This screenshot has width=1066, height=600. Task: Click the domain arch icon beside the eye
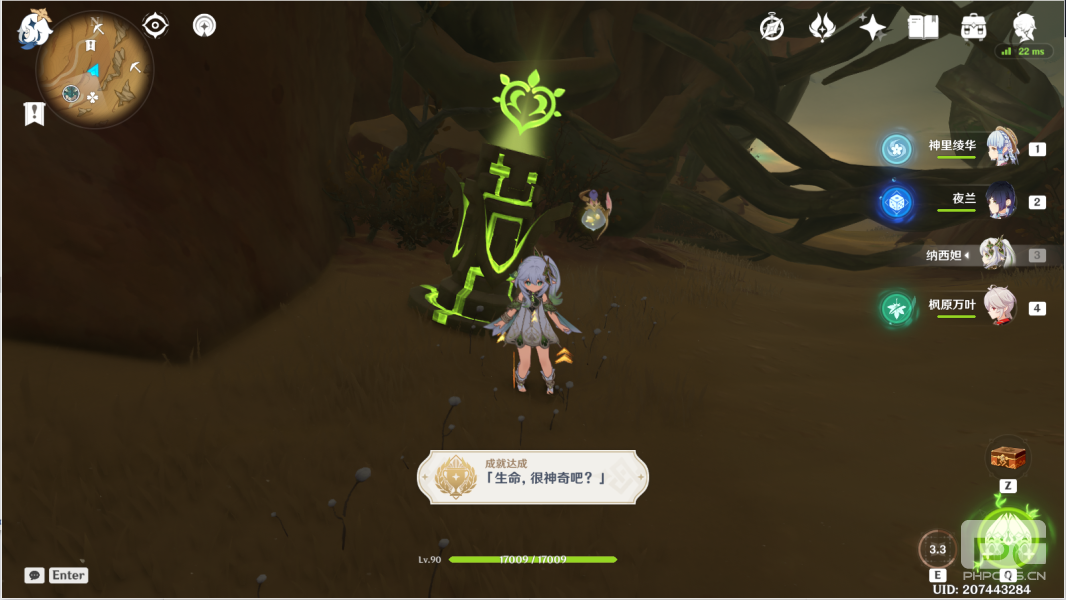(205, 25)
